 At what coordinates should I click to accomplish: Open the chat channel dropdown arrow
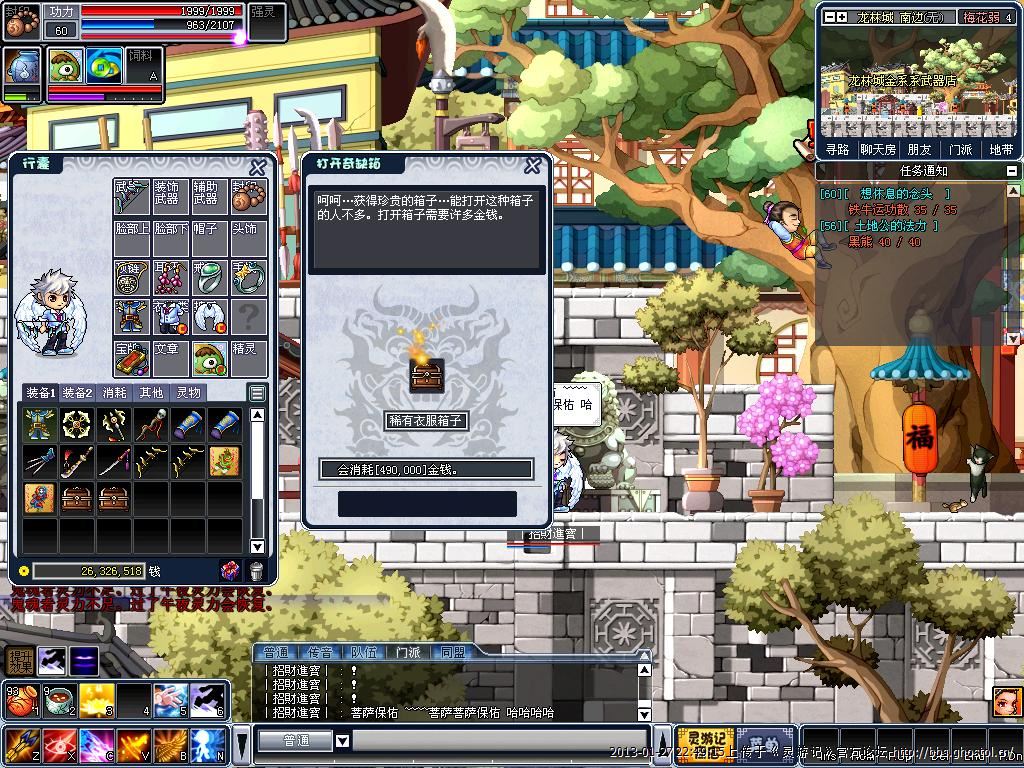coord(342,741)
